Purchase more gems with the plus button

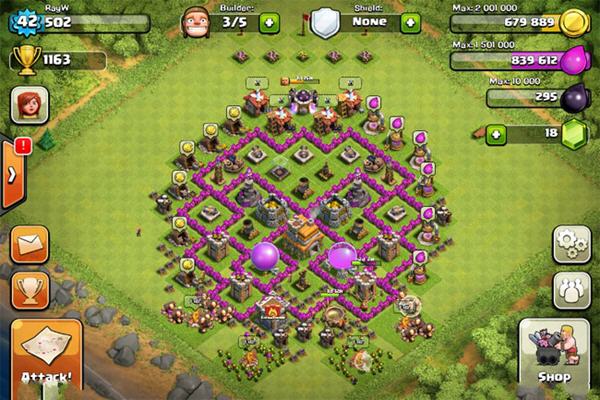point(495,132)
